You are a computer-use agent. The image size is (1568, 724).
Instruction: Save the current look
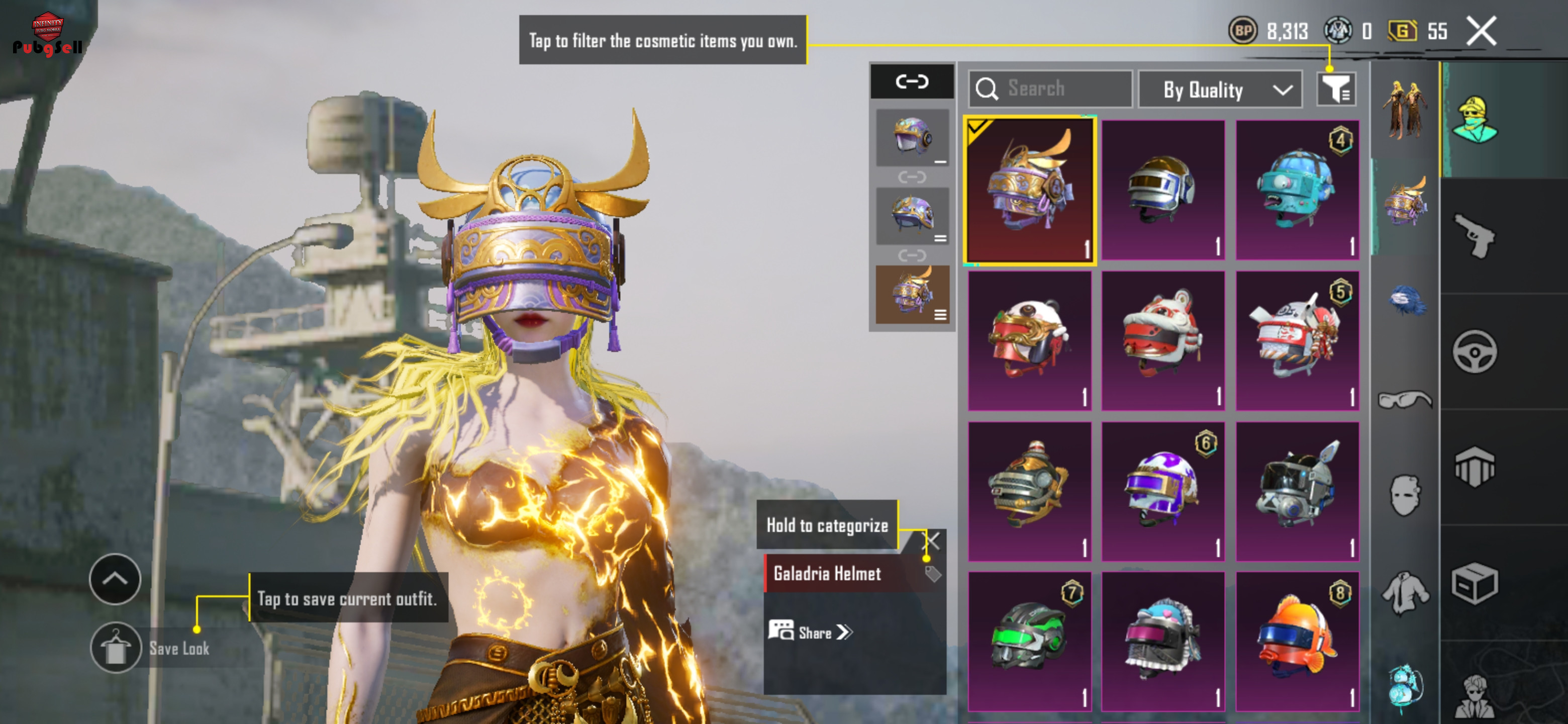coord(116,648)
